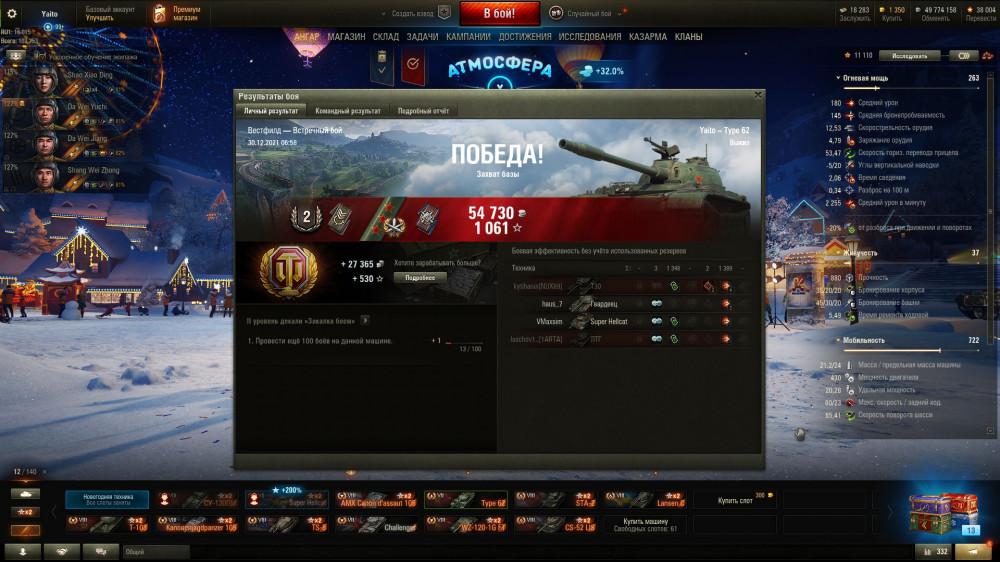
Task: Open the «Исследования» tech tree
Action: 590,37
